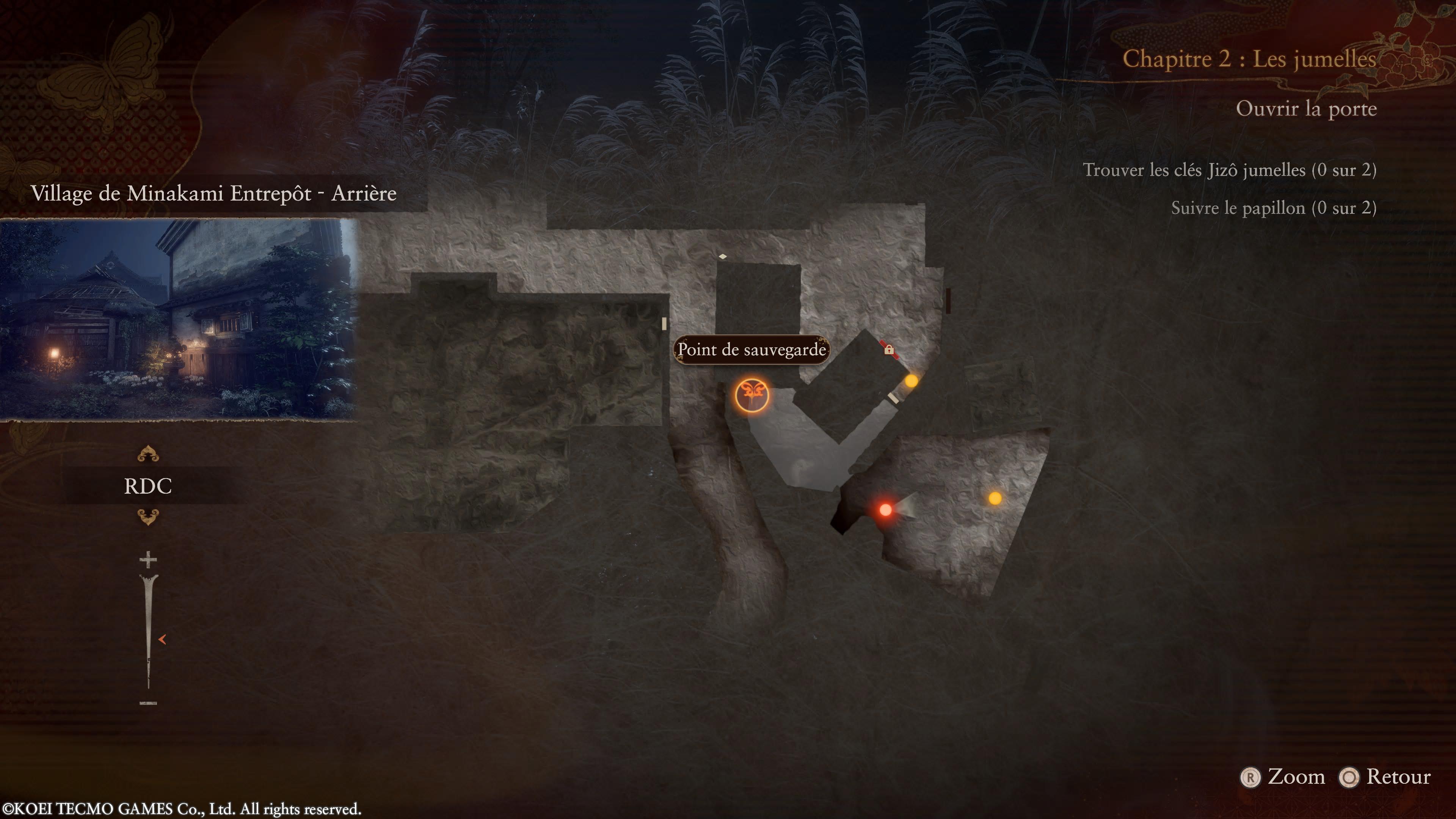Select the small white diamond map marker
1456x819 pixels.
click(x=722, y=257)
